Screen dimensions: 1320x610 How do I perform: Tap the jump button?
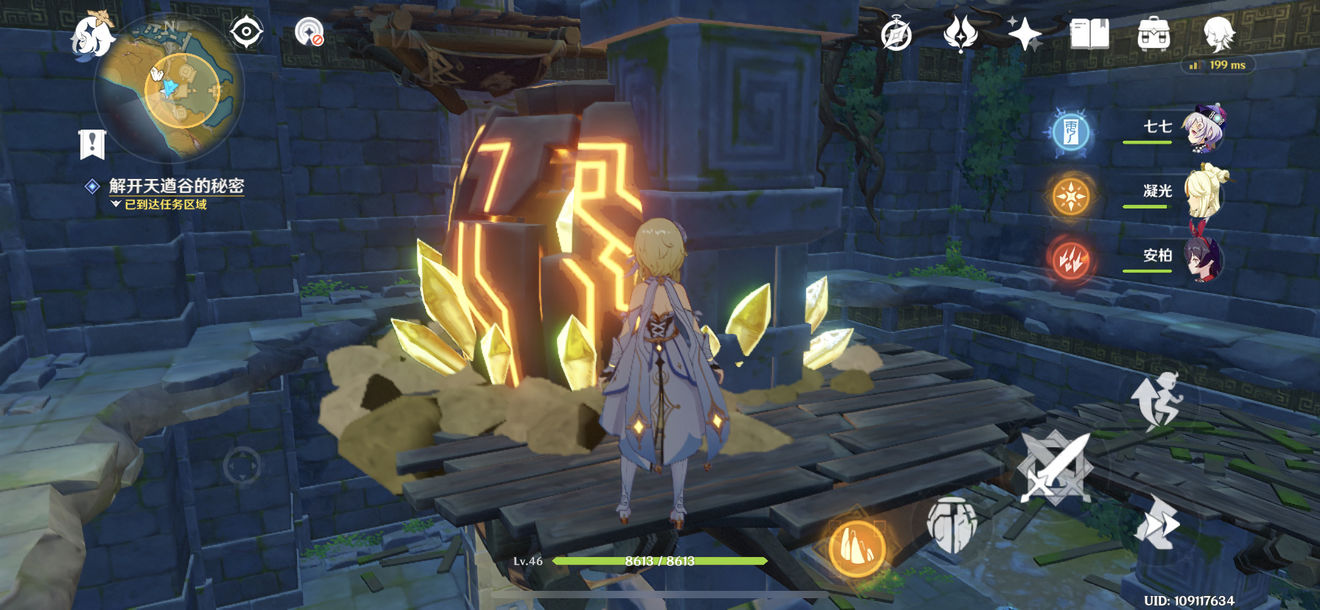(x=1158, y=398)
